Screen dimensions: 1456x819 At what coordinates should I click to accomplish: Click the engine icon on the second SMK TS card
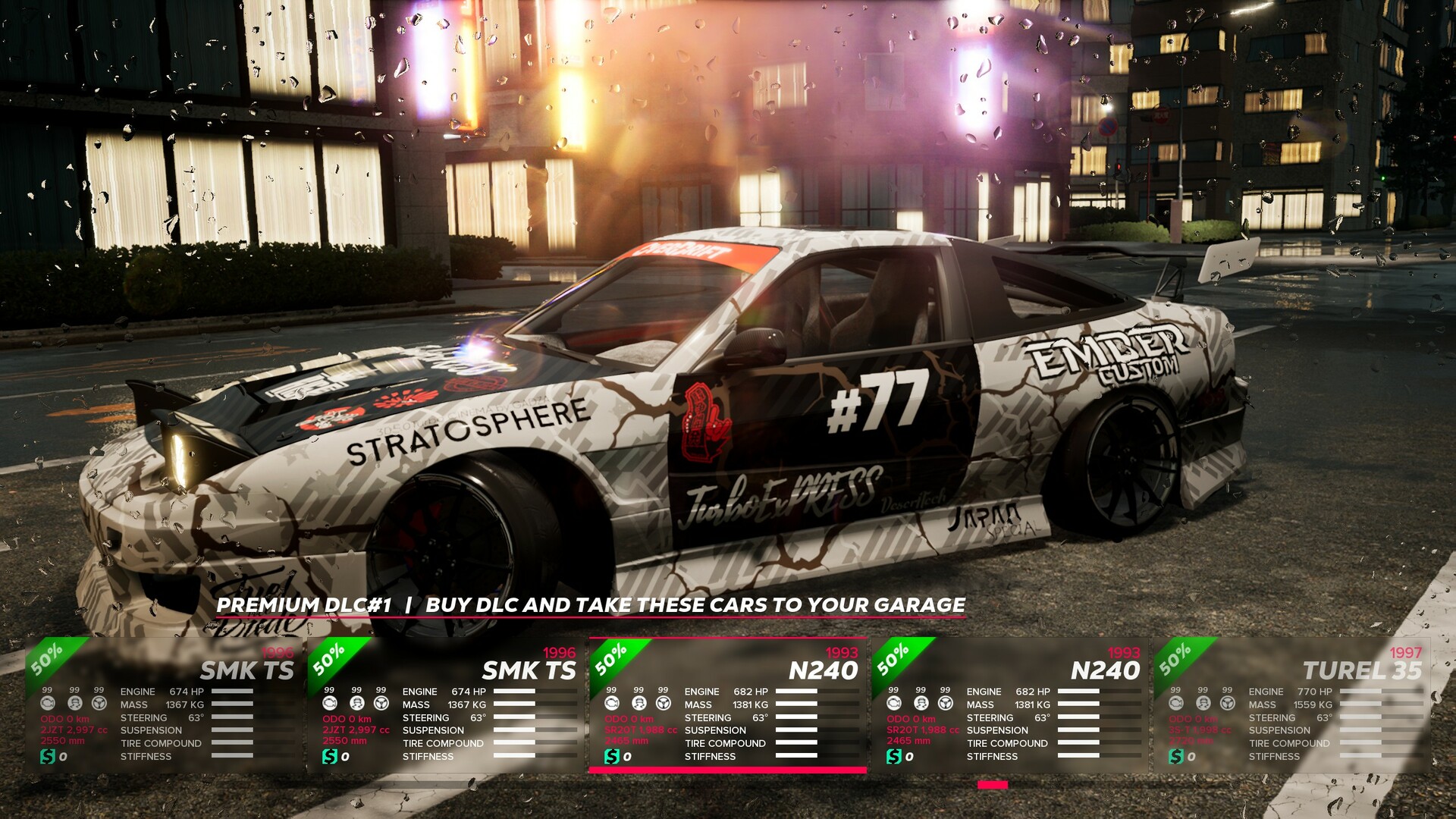click(x=328, y=703)
